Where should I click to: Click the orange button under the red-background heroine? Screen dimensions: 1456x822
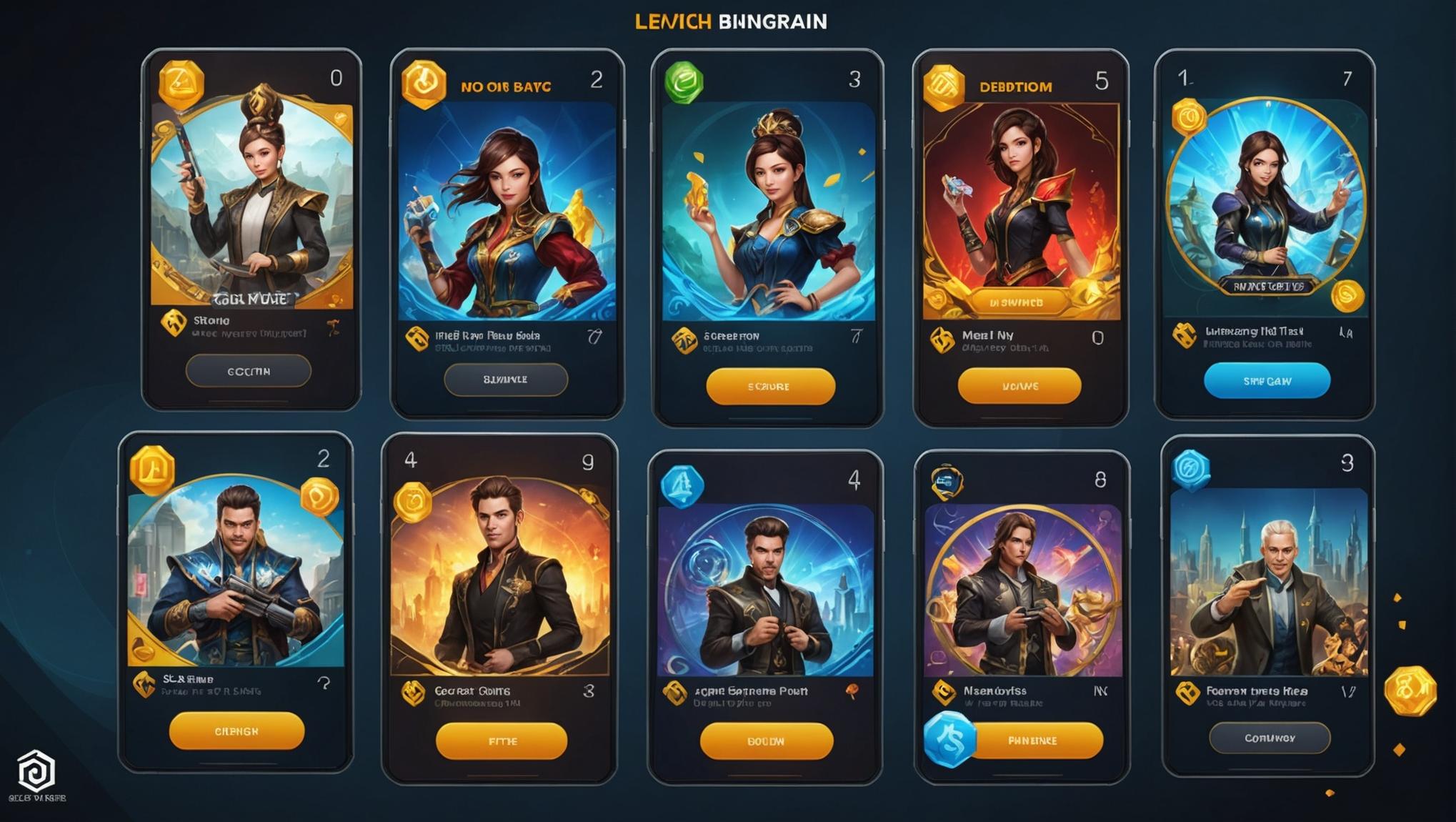1019,386
